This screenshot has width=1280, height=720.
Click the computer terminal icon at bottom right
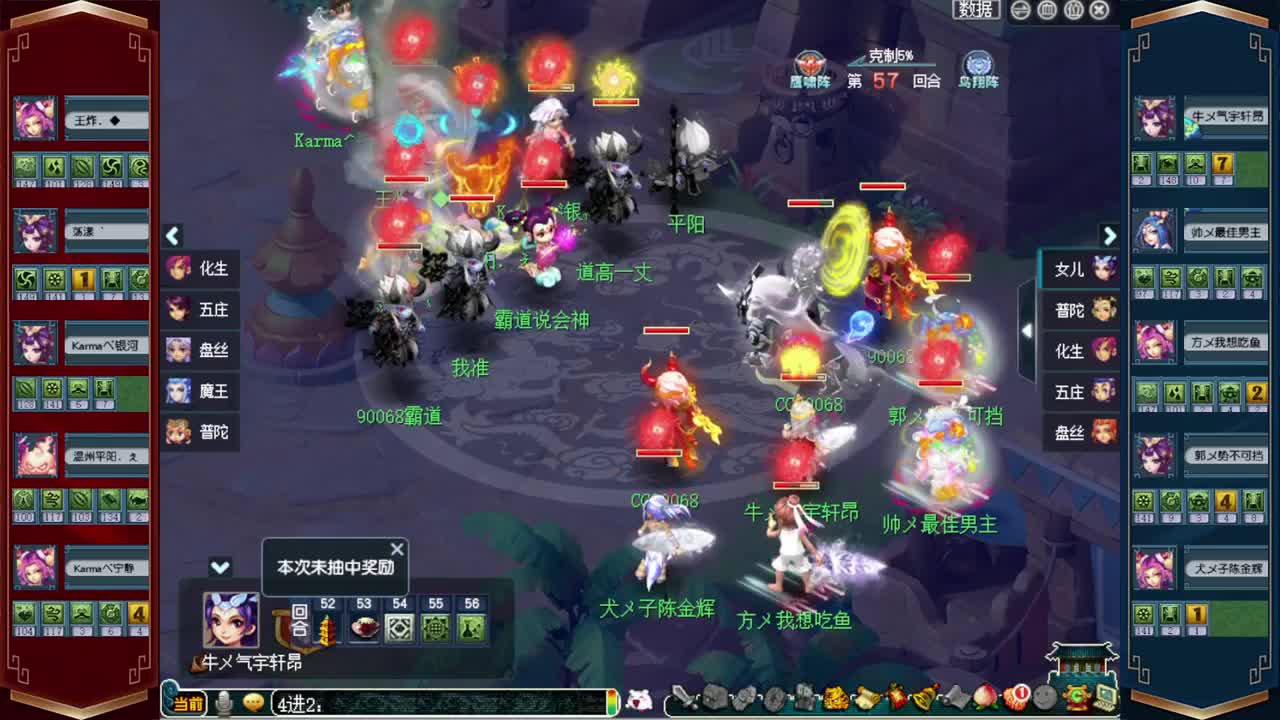(1108, 700)
